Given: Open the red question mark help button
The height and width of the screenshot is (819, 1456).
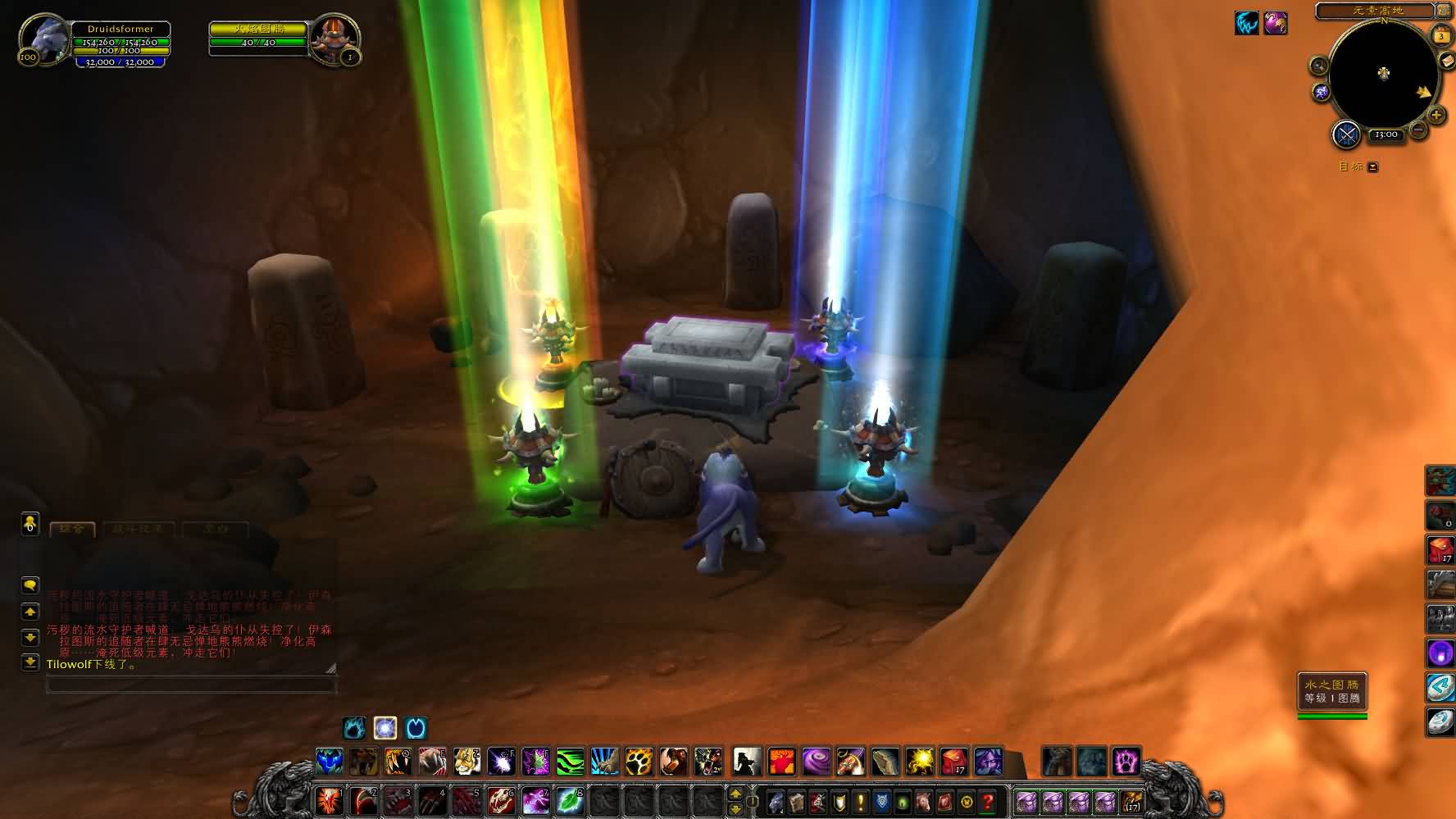Looking at the screenshot, I should point(988,801).
